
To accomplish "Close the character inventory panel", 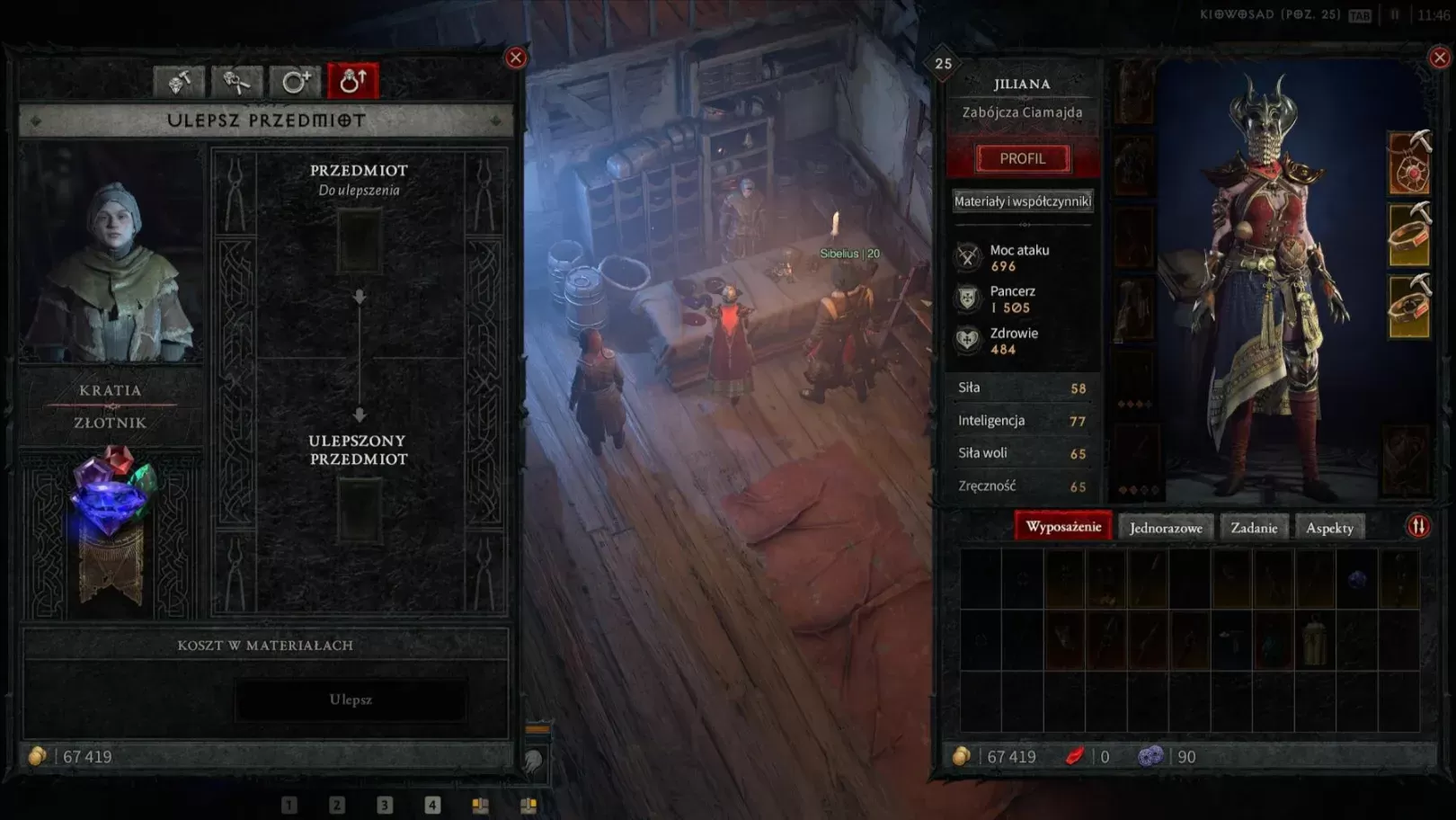I will [1439, 58].
